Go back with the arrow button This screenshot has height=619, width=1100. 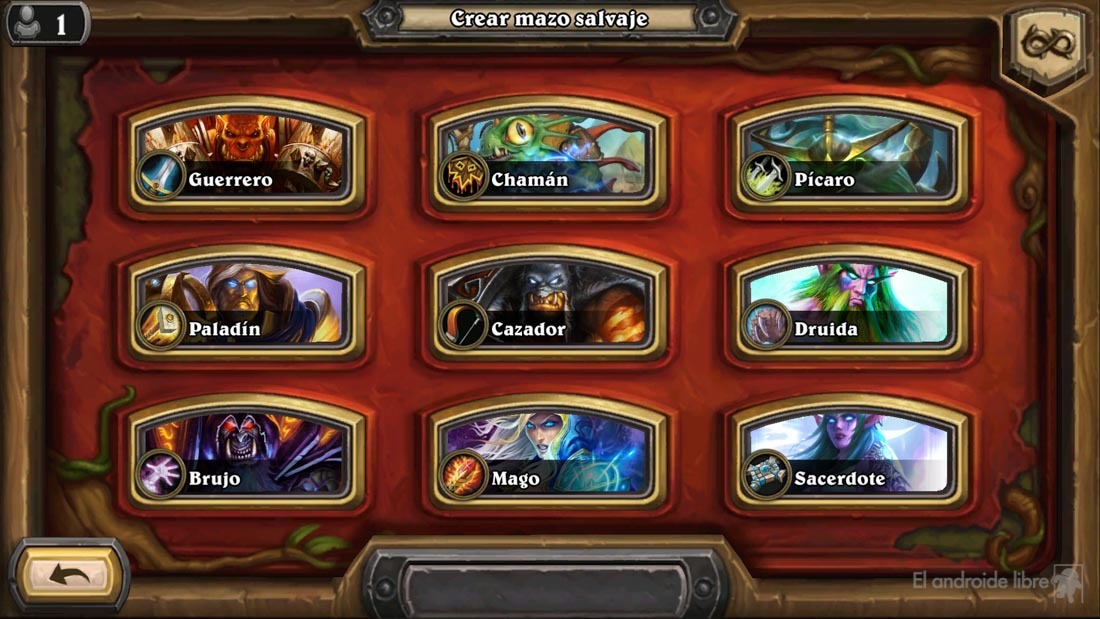click(x=69, y=575)
